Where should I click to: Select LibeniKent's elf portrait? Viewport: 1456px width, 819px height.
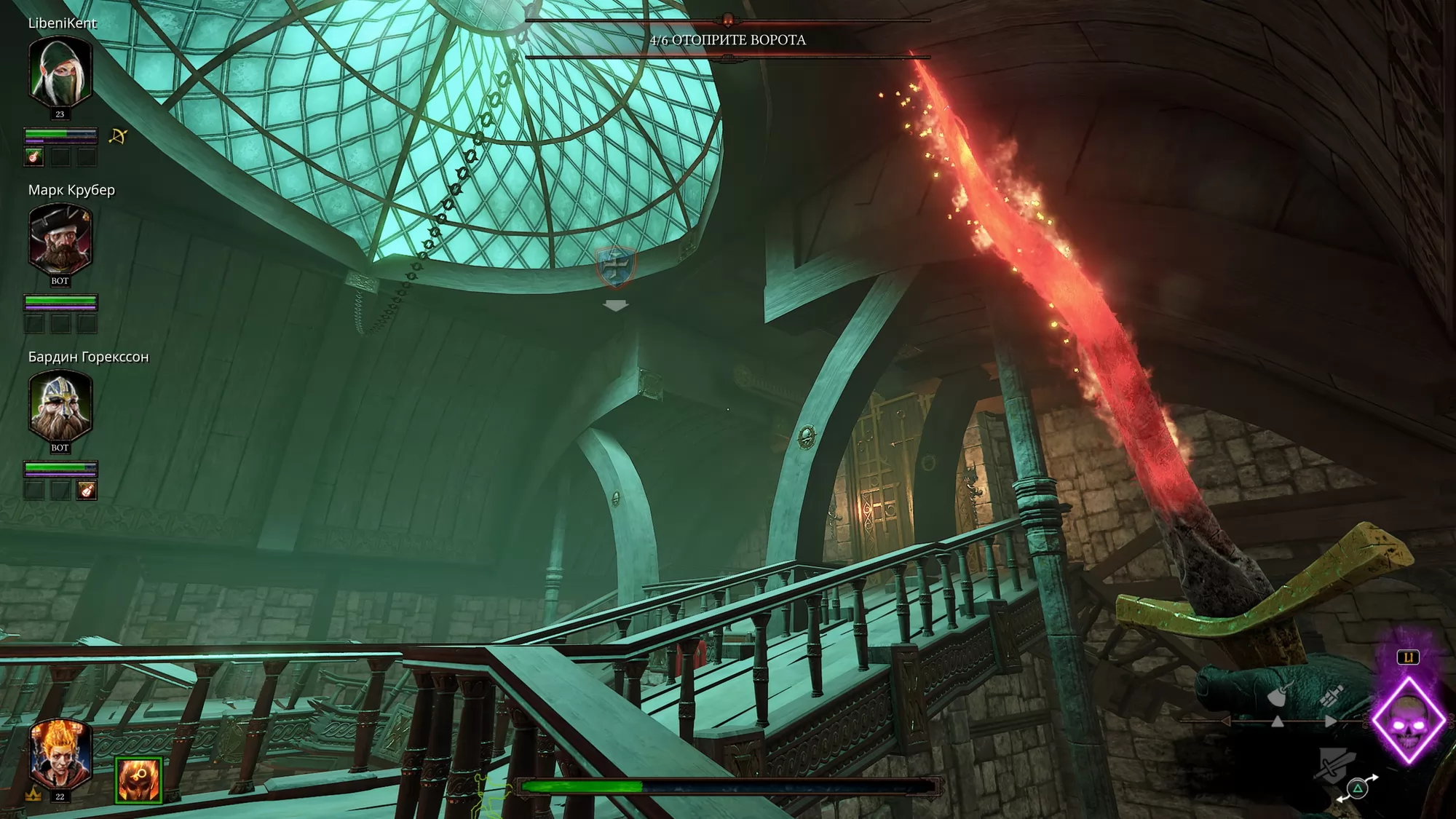pos(60,72)
